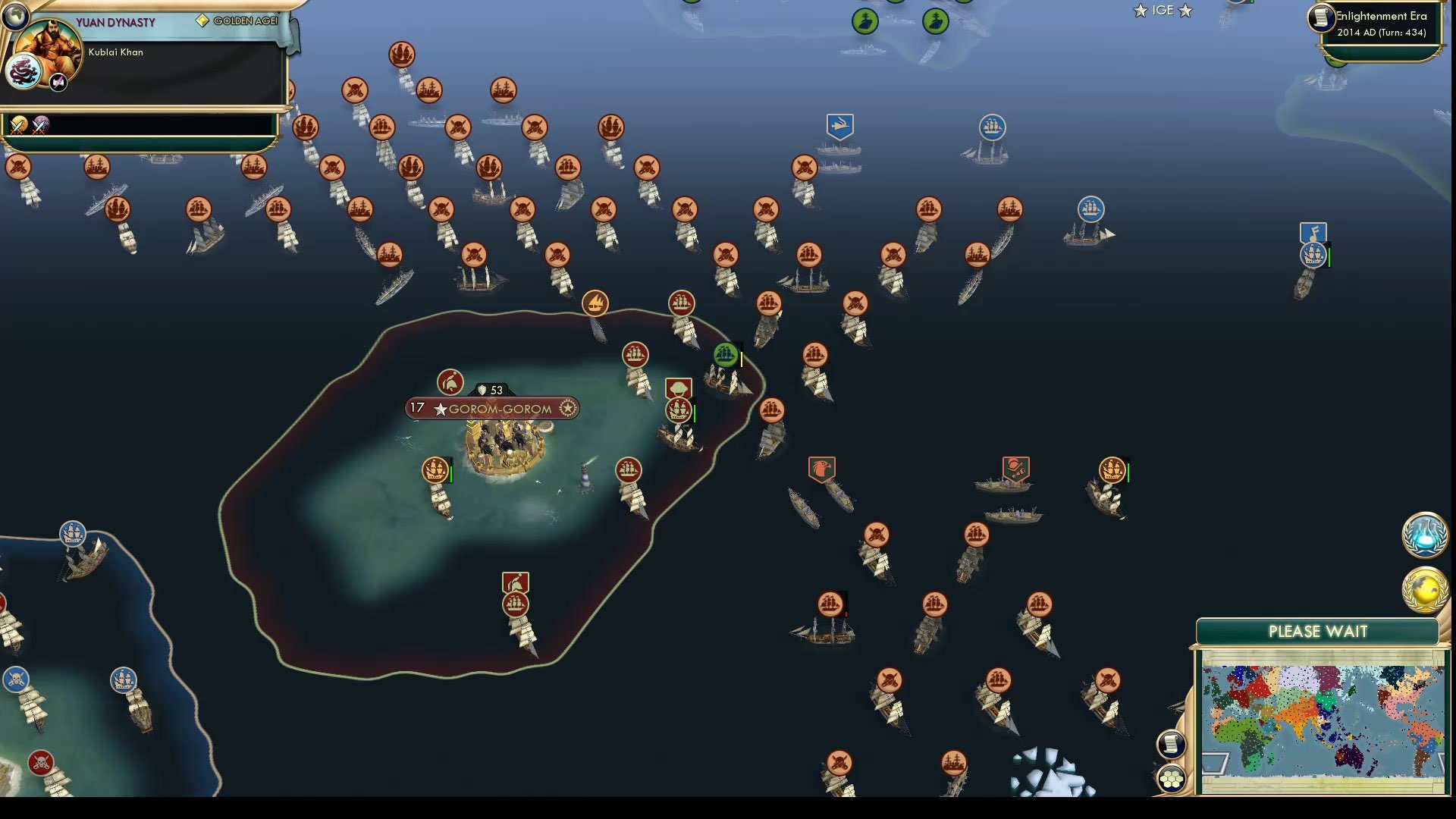
Task: Click the IGE label at the top of the screen
Action: [x=1162, y=11]
